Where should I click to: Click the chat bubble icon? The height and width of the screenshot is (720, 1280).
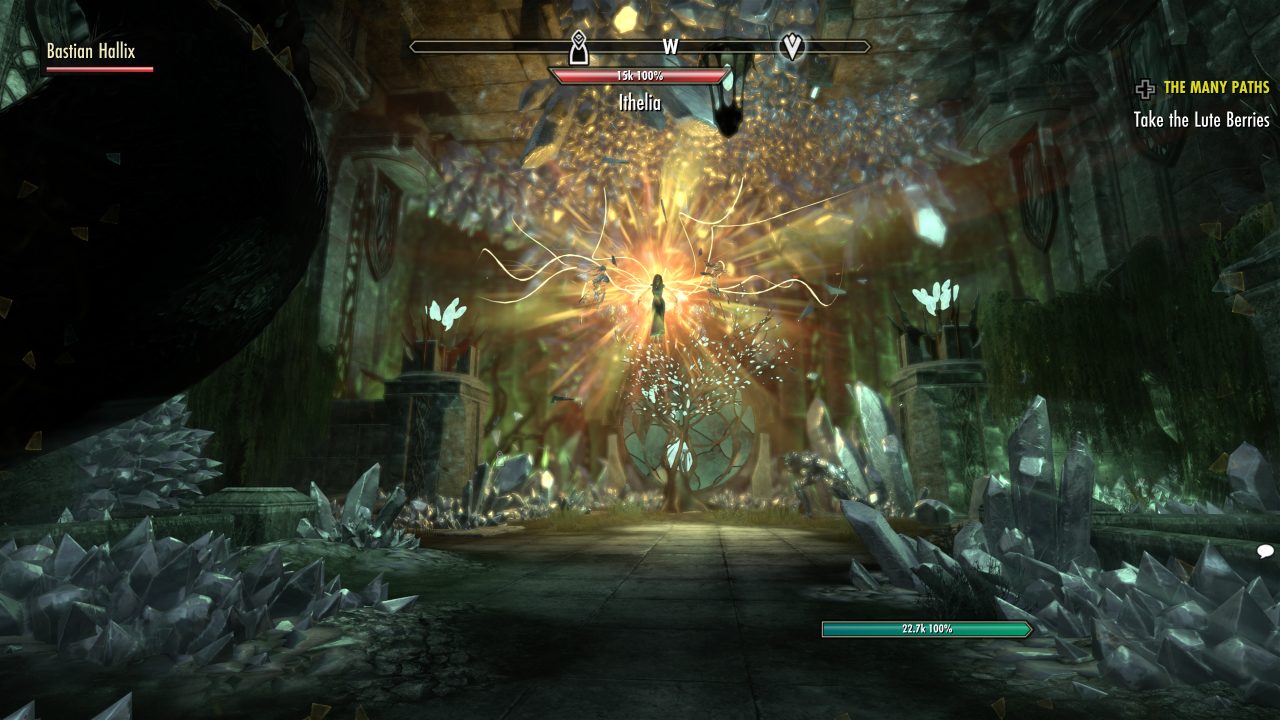[x=1265, y=551]
